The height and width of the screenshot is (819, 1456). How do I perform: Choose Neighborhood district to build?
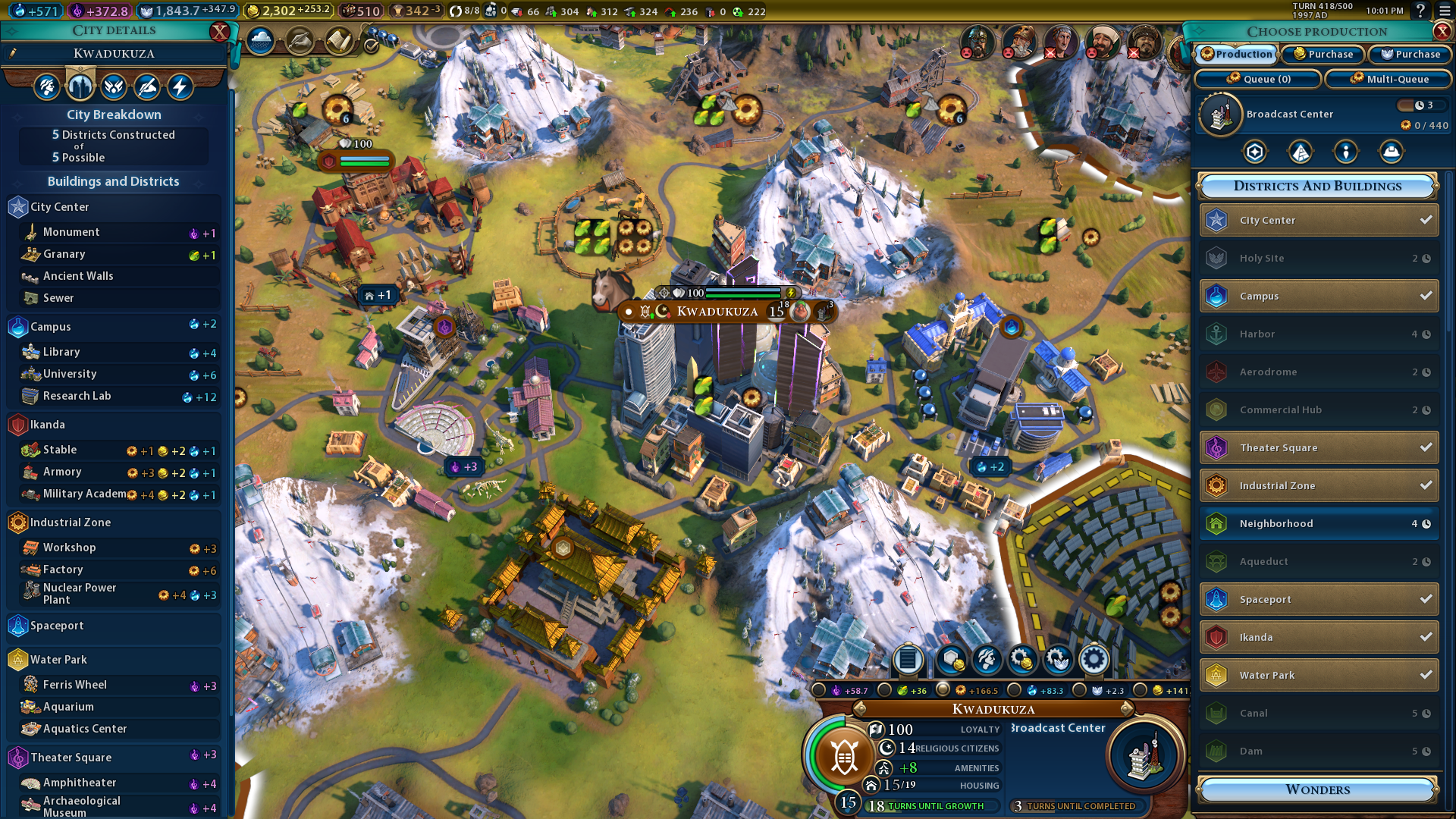tap(1319, 524)
